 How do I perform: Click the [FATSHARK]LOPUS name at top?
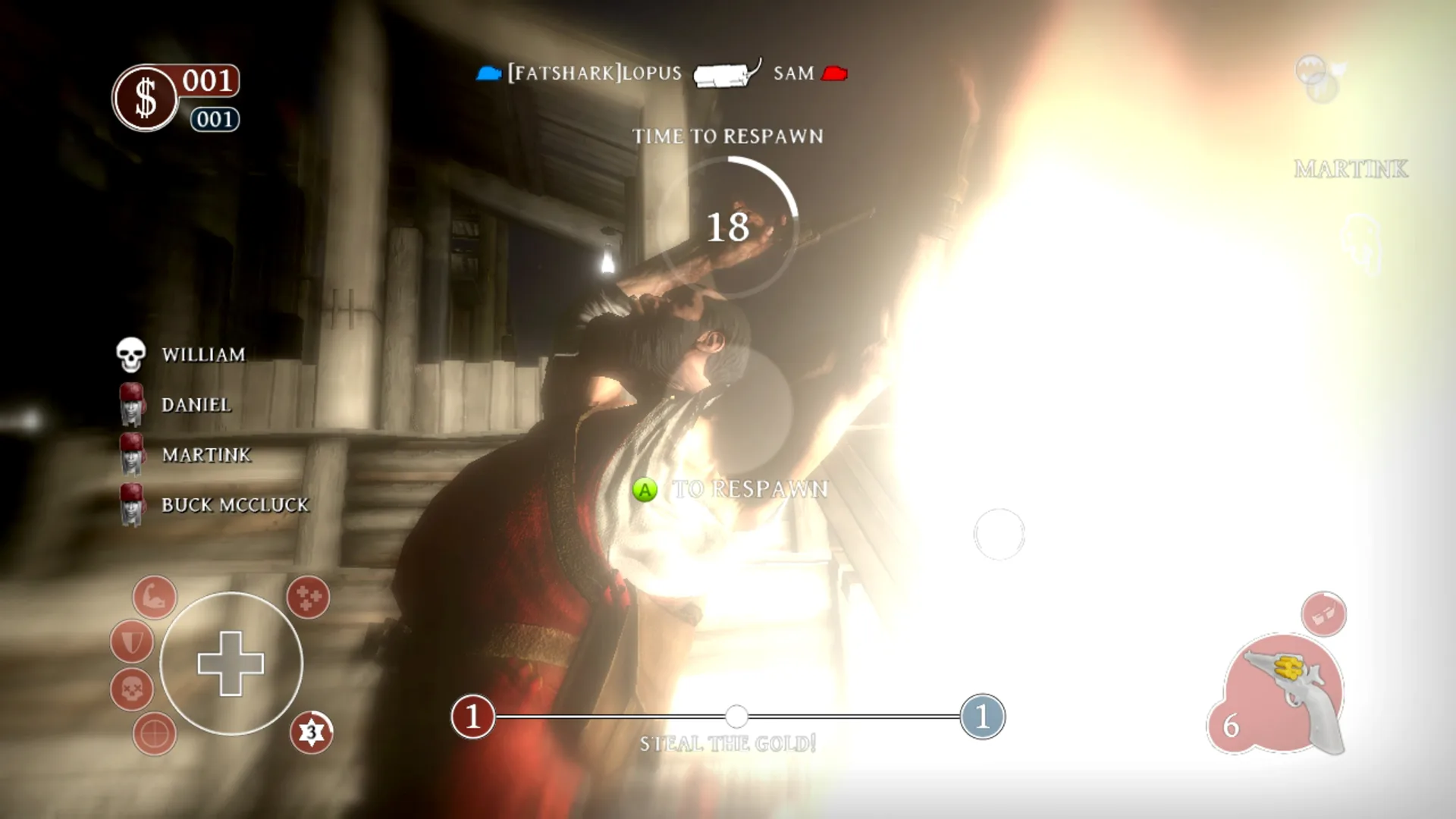point(594,74)
